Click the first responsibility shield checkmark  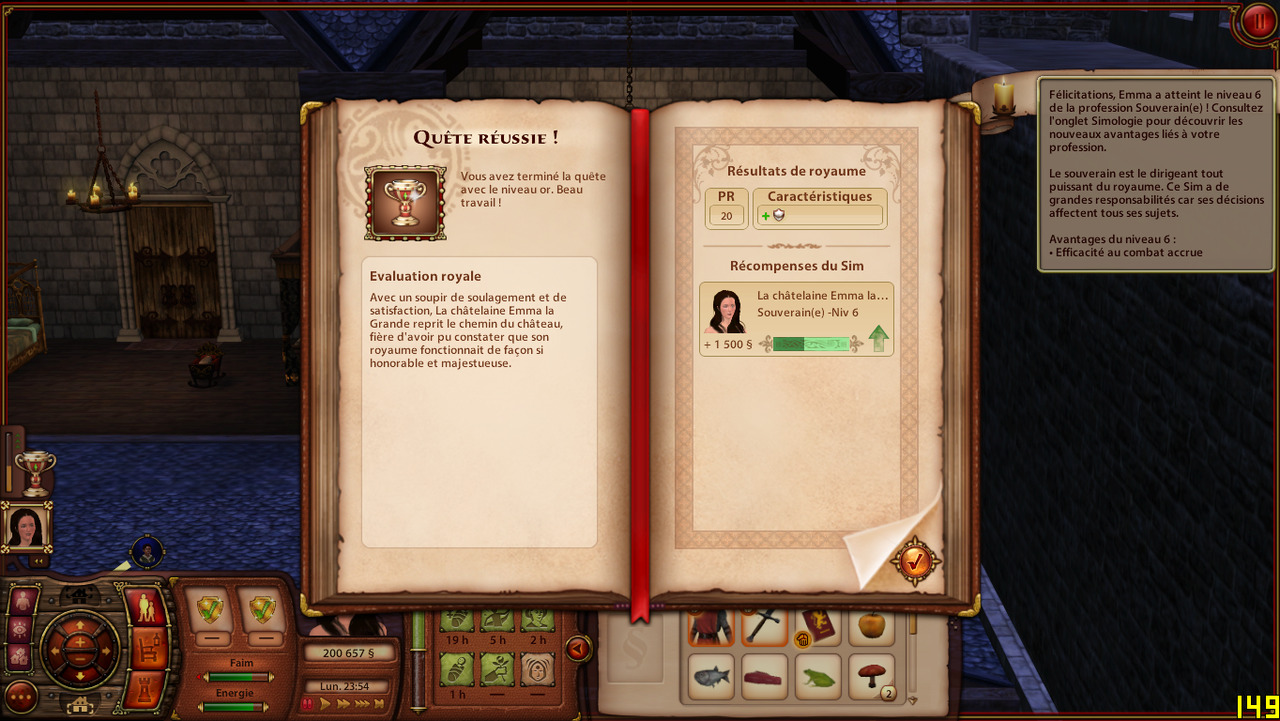click(x=211, y=608)
